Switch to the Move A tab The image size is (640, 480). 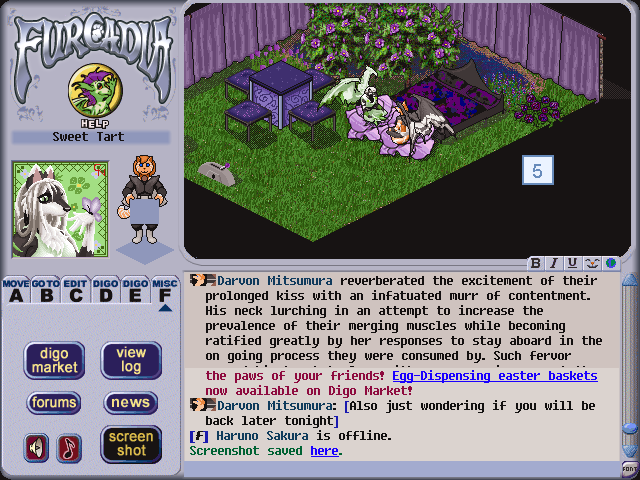pyautogui.click(x=16, y=290)
